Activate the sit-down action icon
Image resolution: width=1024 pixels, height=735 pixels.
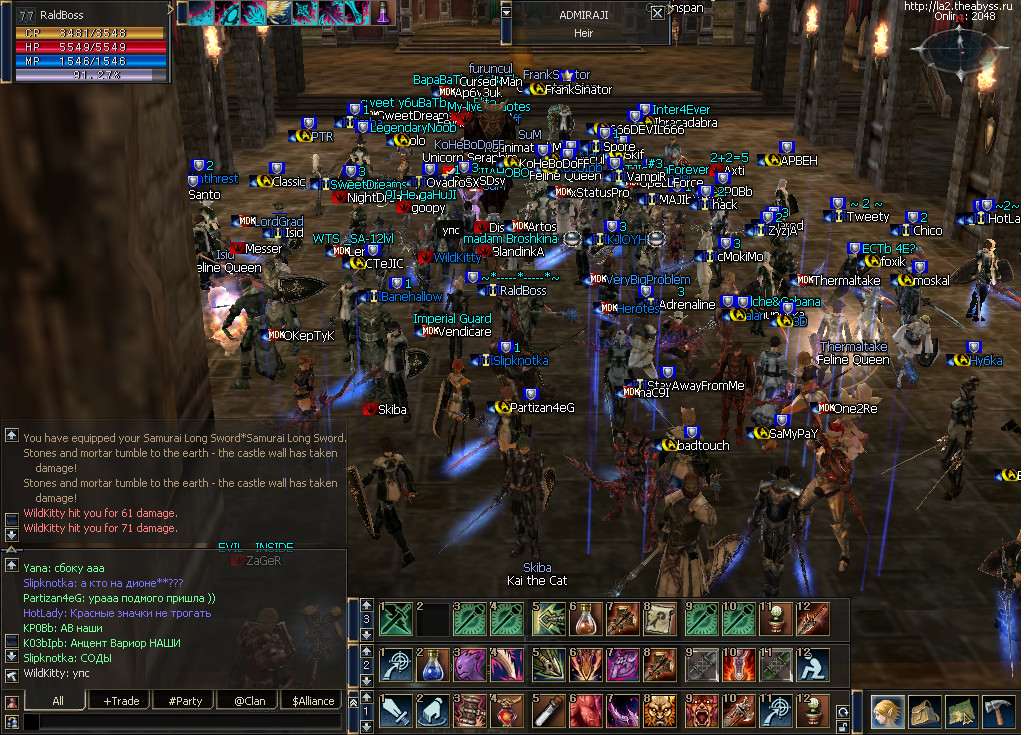coord(813,666)
